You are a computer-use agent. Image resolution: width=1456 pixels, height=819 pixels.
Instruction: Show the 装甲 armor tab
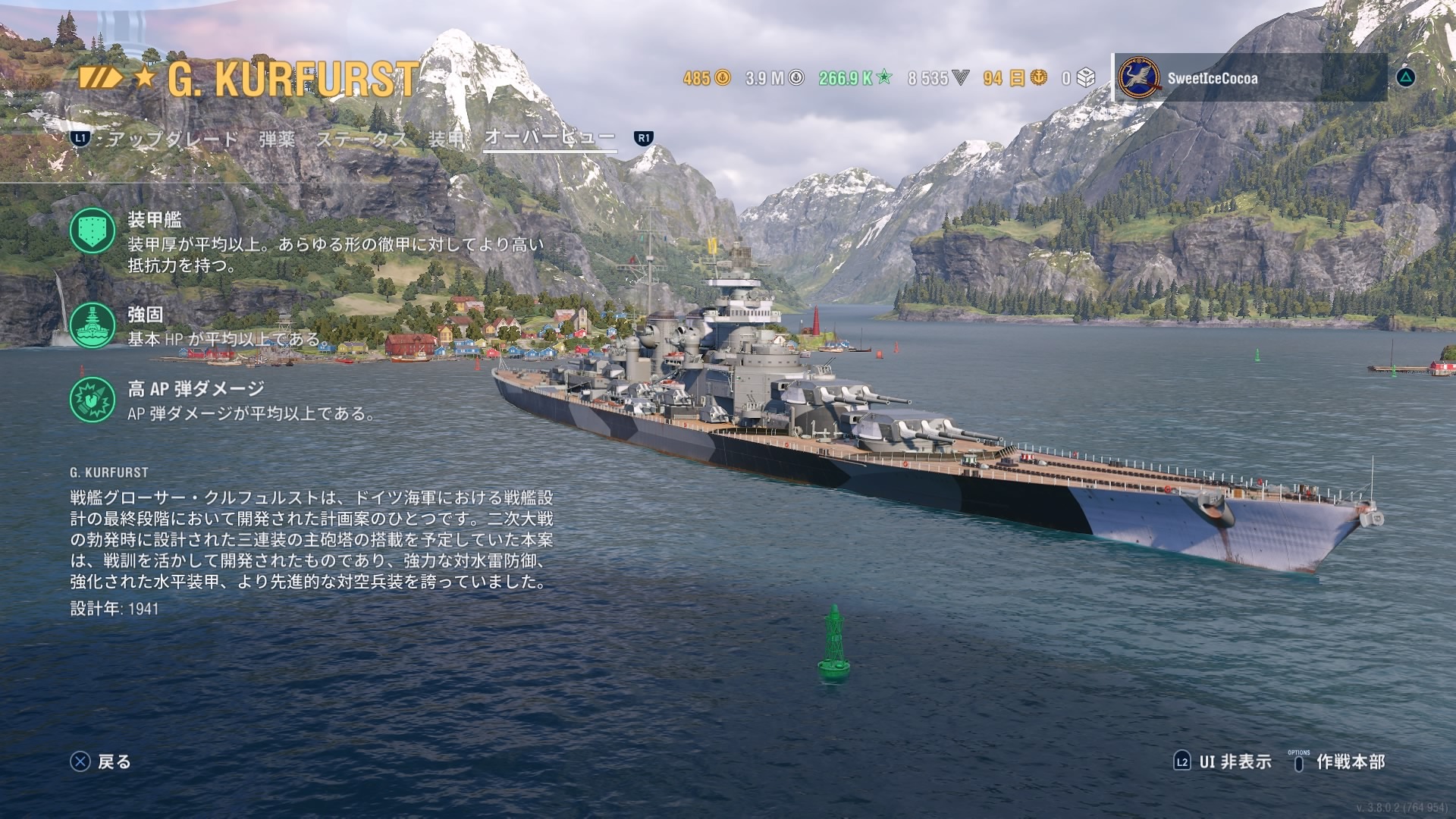446,139
